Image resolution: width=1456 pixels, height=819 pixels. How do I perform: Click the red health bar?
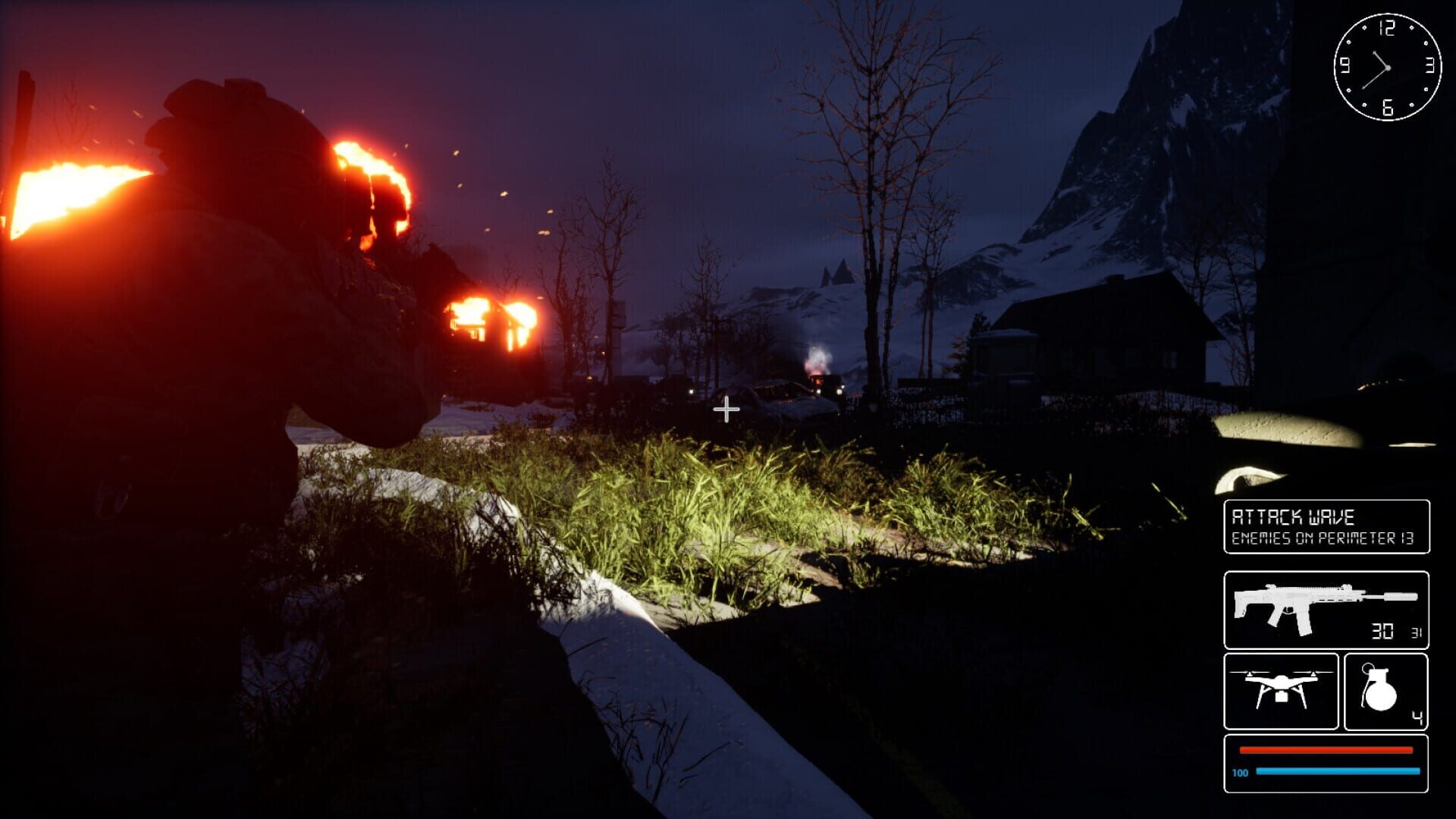point(1326,751)
